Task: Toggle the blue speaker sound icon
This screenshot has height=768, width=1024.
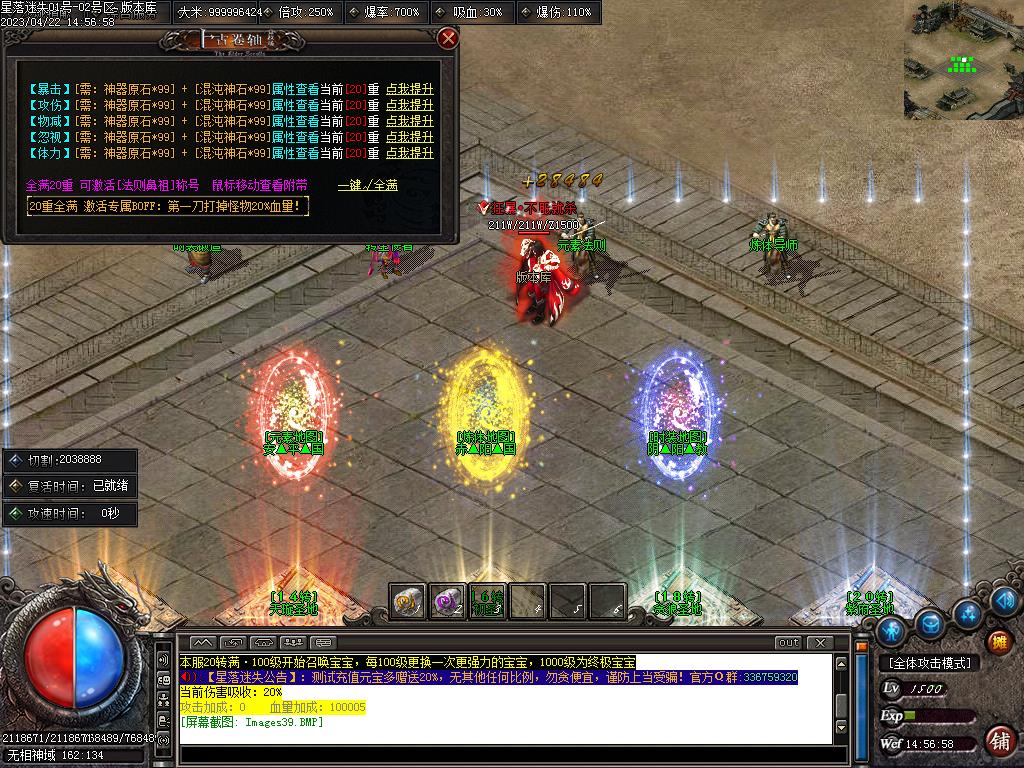Action: point(1004,600)
